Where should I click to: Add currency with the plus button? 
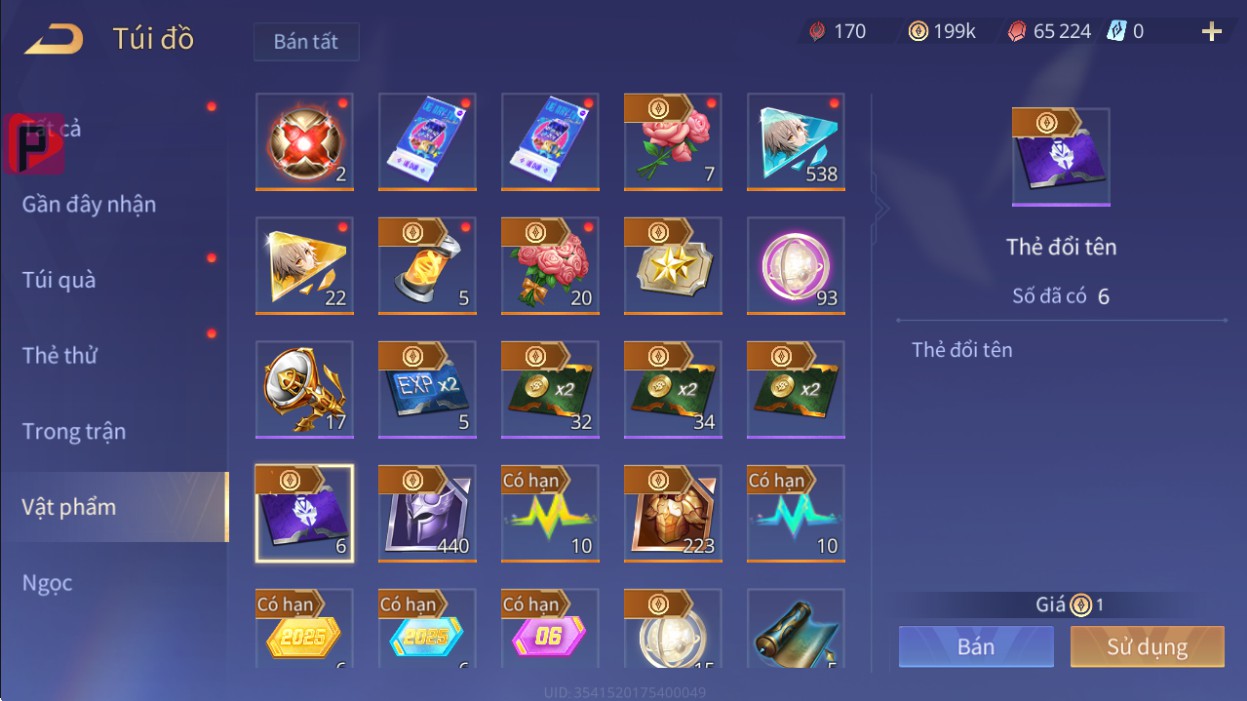pos(1211,32)
